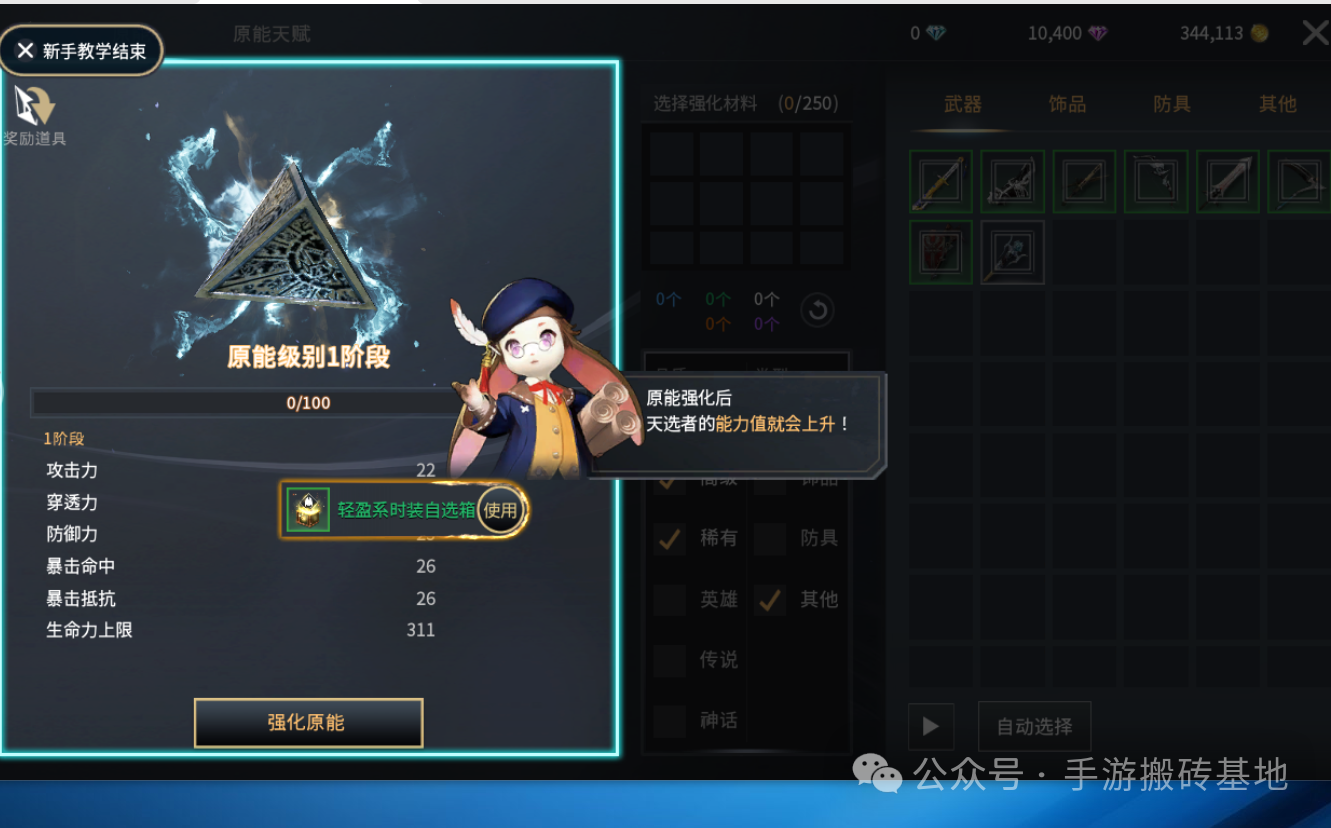
Task: Click the reset materials circular arrow icon
Action: 817,310
